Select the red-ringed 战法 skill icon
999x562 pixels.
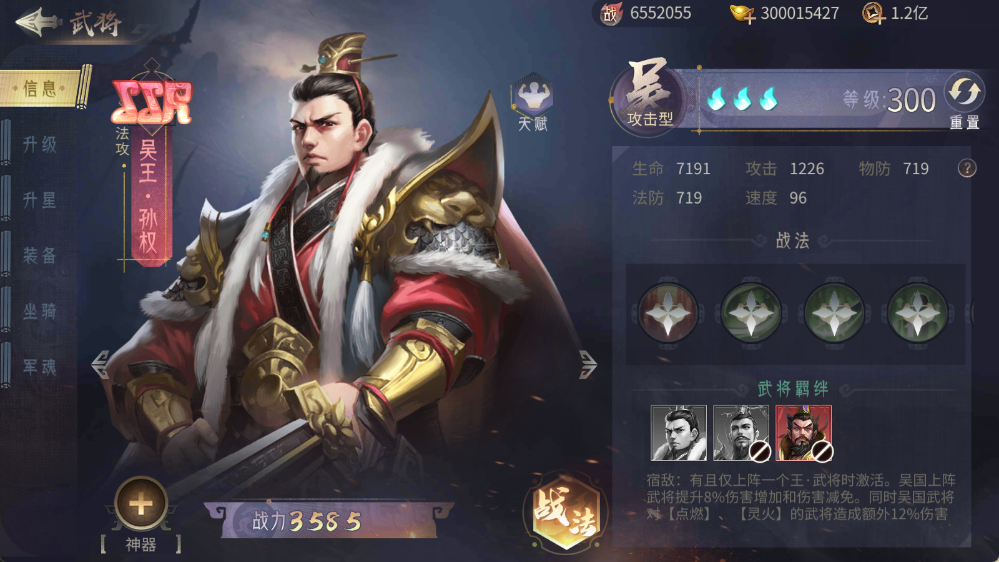tap(667, 312)
